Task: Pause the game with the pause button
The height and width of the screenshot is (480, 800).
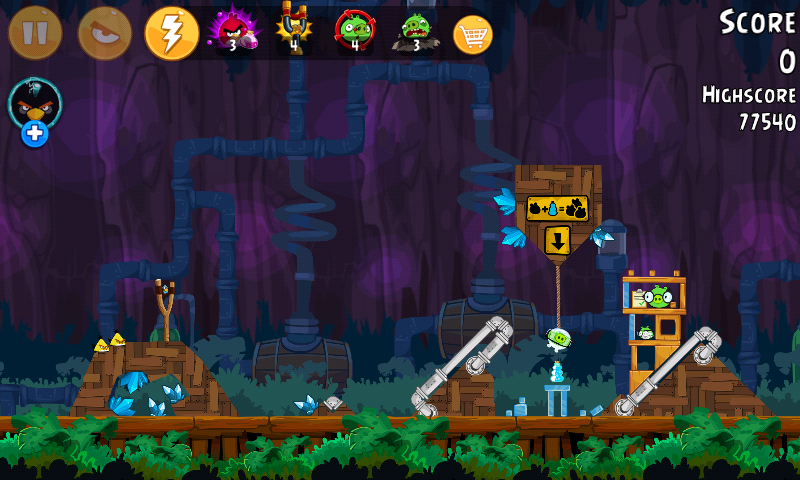Action: [35, 33]
